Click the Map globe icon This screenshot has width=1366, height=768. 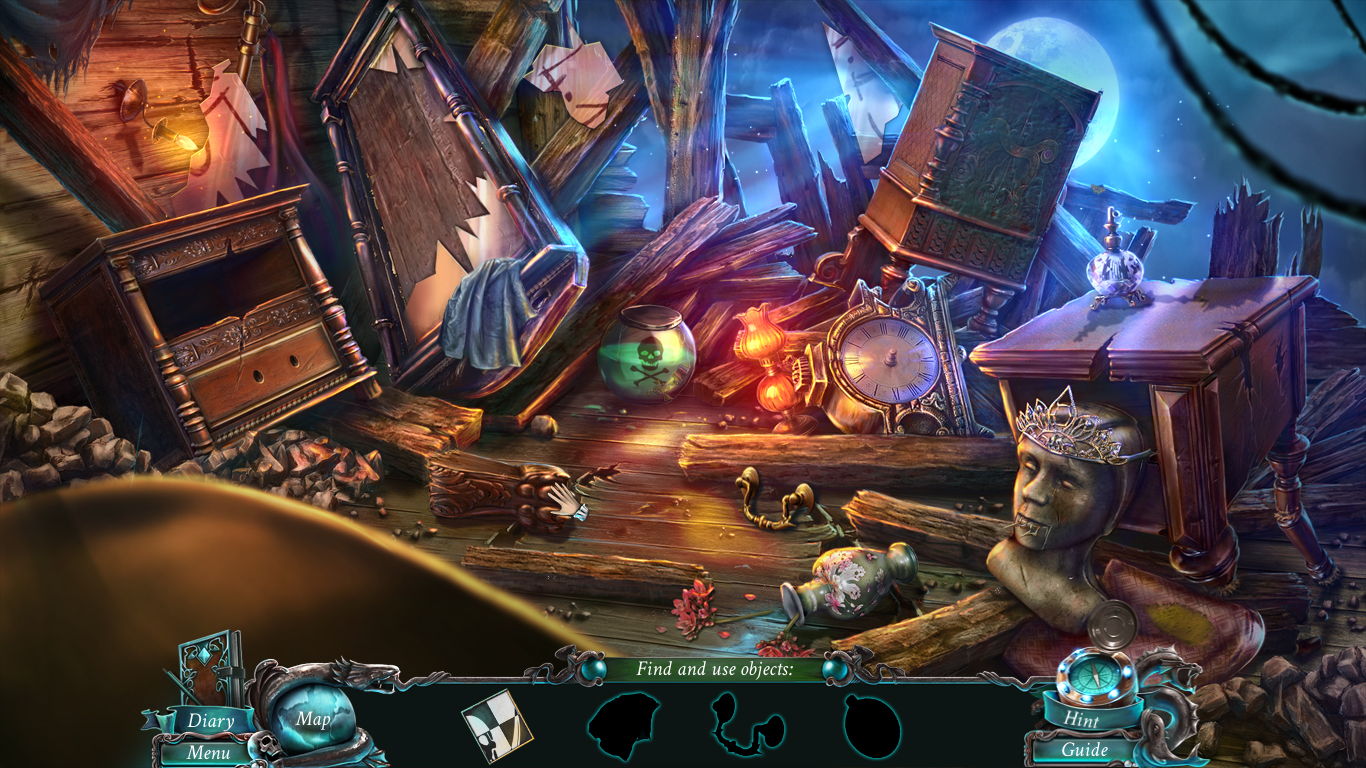click(x=313, y=718)
